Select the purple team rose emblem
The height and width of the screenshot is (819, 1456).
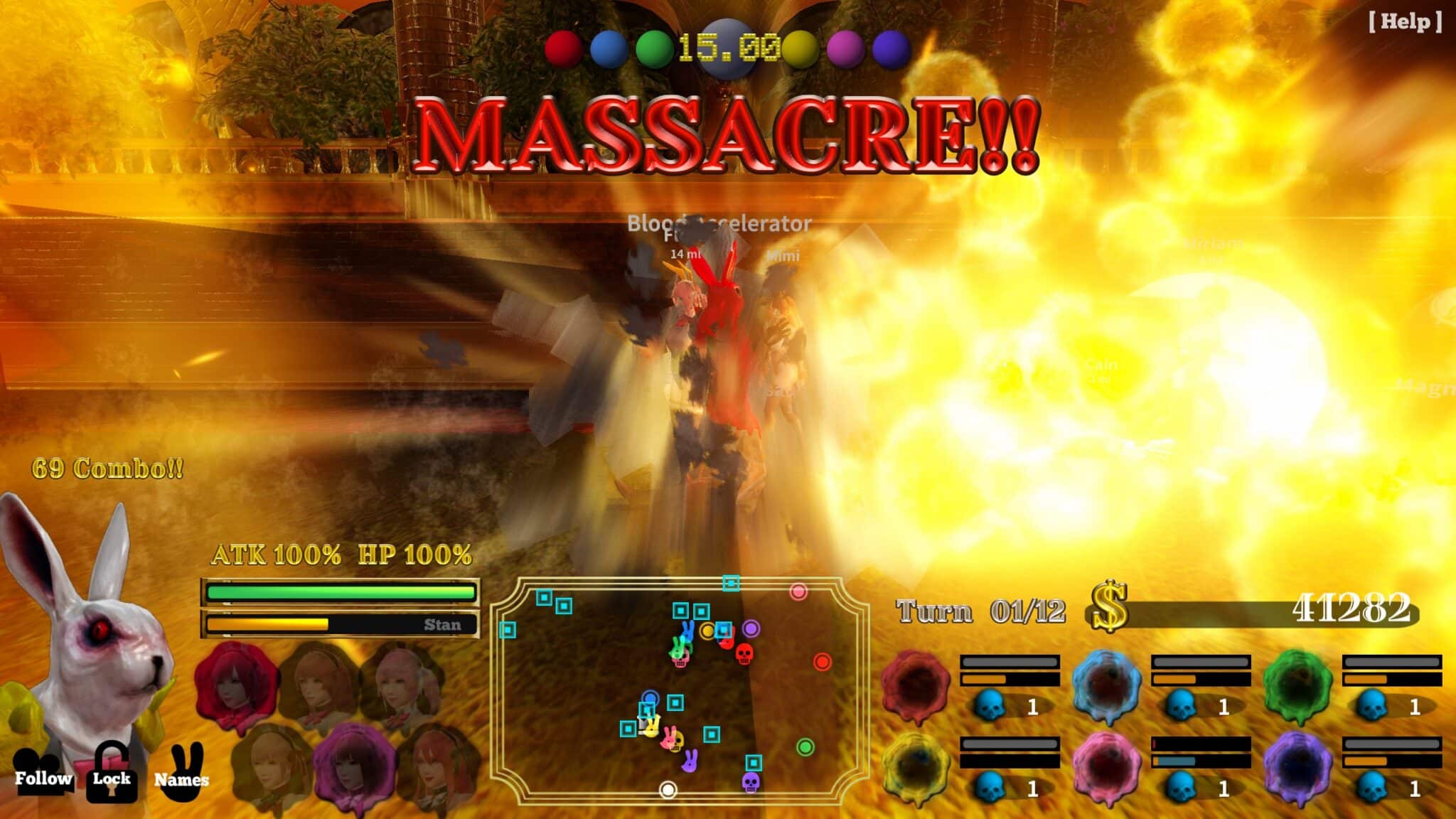coord(1297,768)
